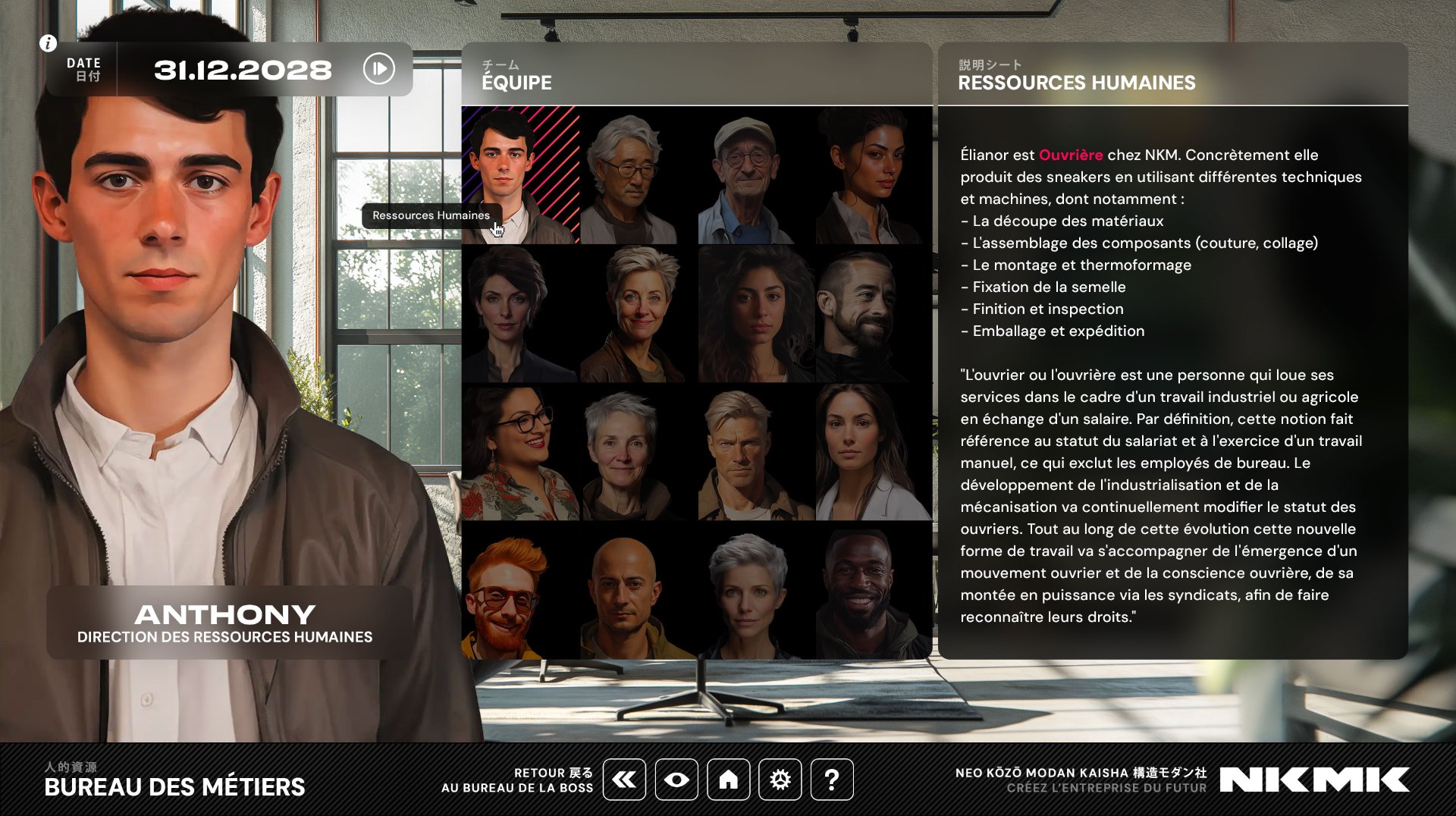Image resolution: width=1456 pixels, height=816 pixels.
Task: Return to the home screen button
Action: [728, 779]
